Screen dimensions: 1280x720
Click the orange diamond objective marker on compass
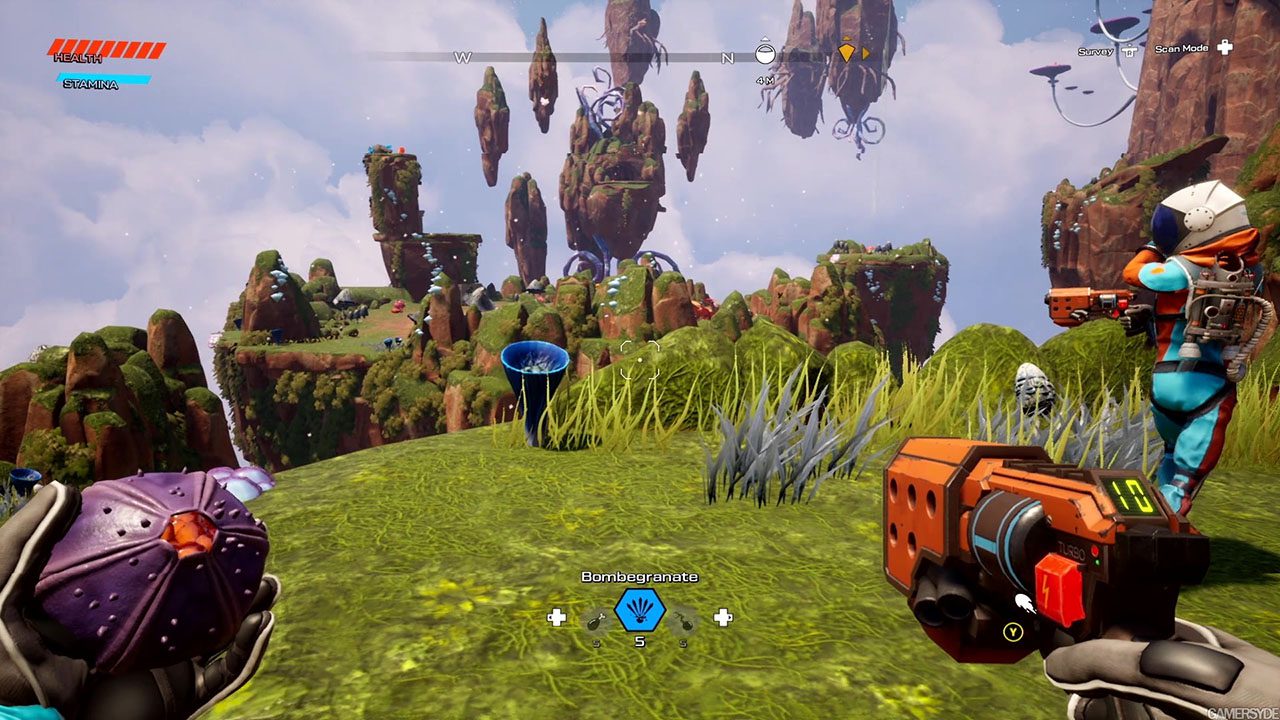pyautogui.click(x=847, y=52)
